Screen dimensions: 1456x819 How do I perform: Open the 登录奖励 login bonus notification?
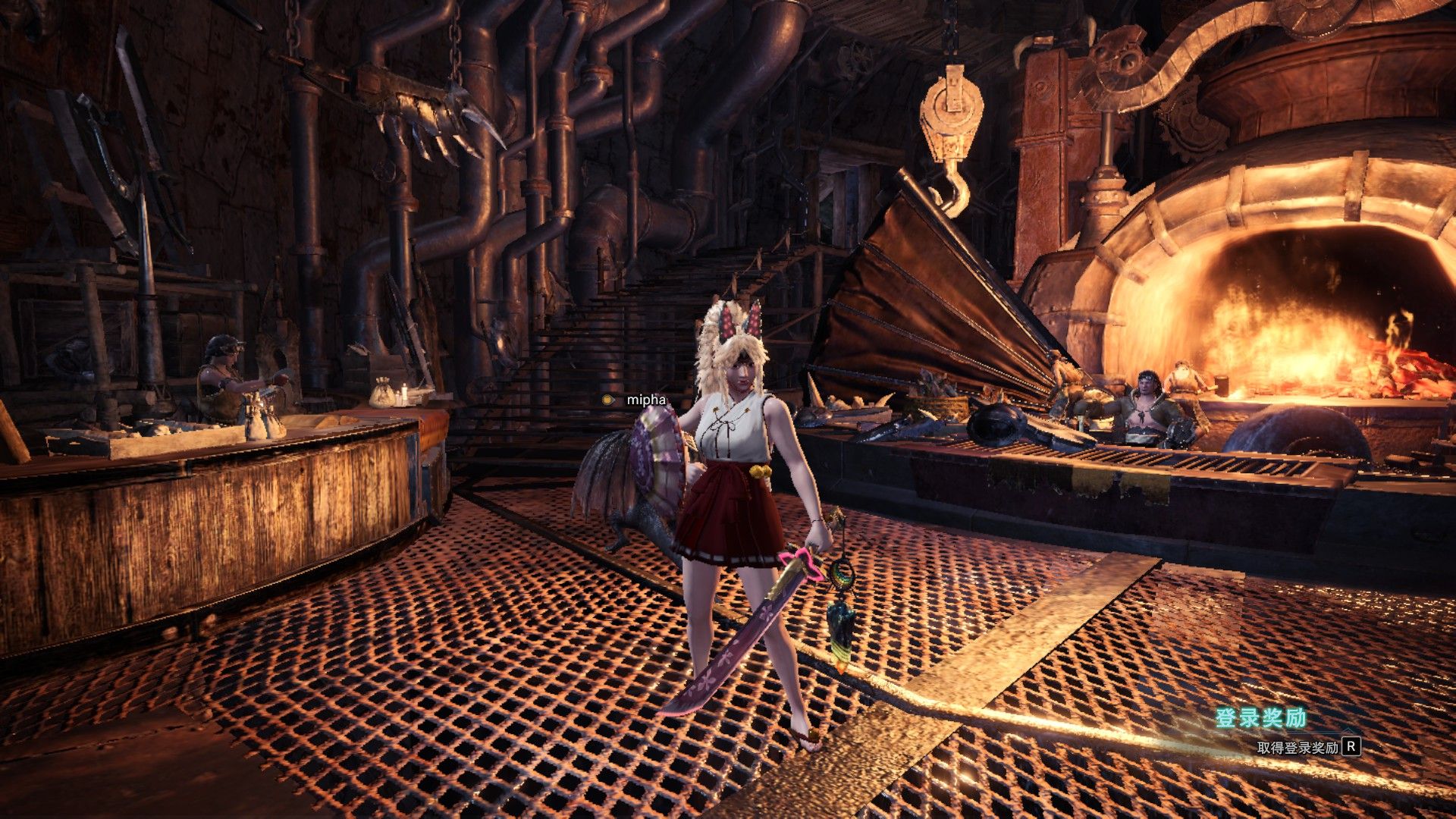1262,718
